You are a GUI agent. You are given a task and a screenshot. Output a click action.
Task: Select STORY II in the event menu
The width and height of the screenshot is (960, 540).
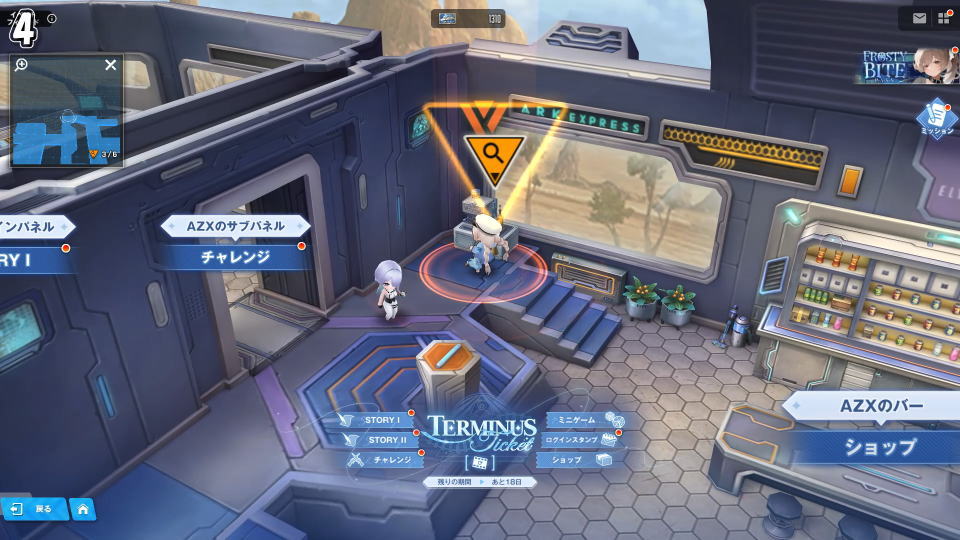[385, 440]
